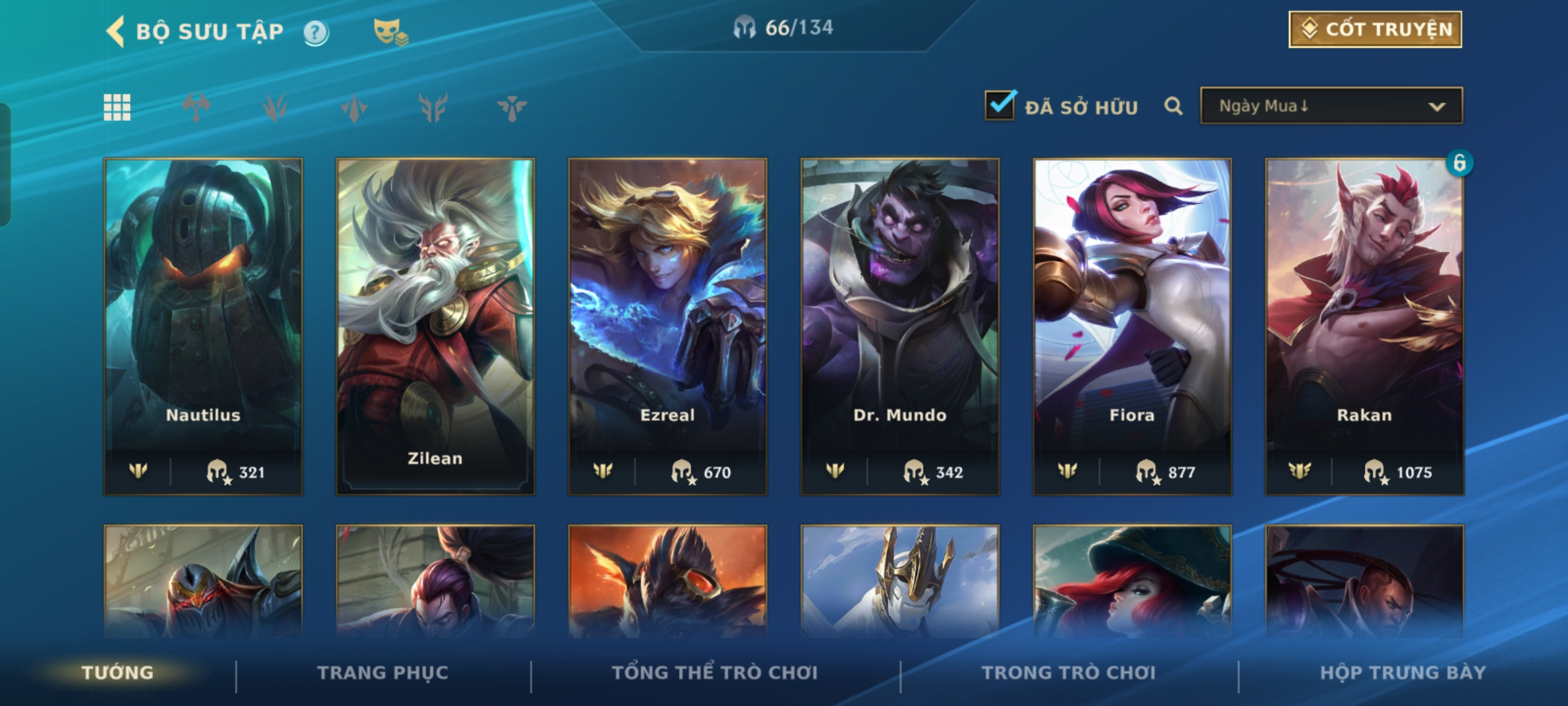The width and height of the screenshot is (1568, 706).
Task: View the Rakan champion card
Action: pos(1364,326)
